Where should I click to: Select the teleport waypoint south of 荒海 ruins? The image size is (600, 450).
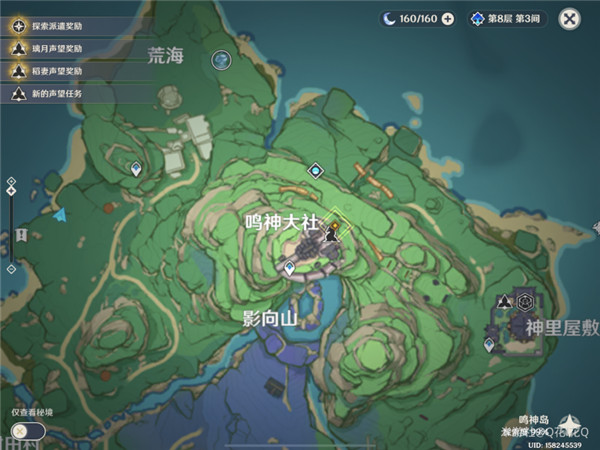click(x=136, y=170)
